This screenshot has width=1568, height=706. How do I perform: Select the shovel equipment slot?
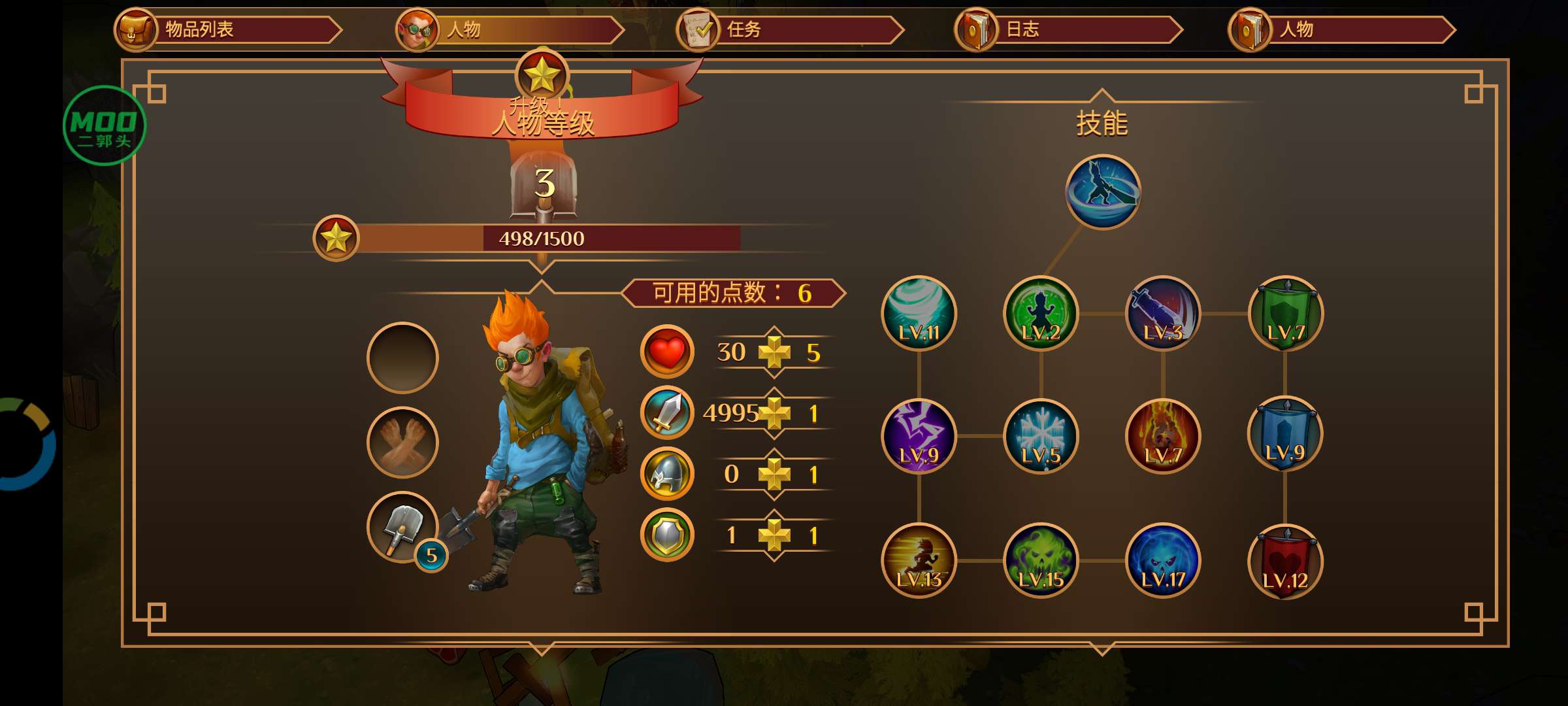point(402,527)
